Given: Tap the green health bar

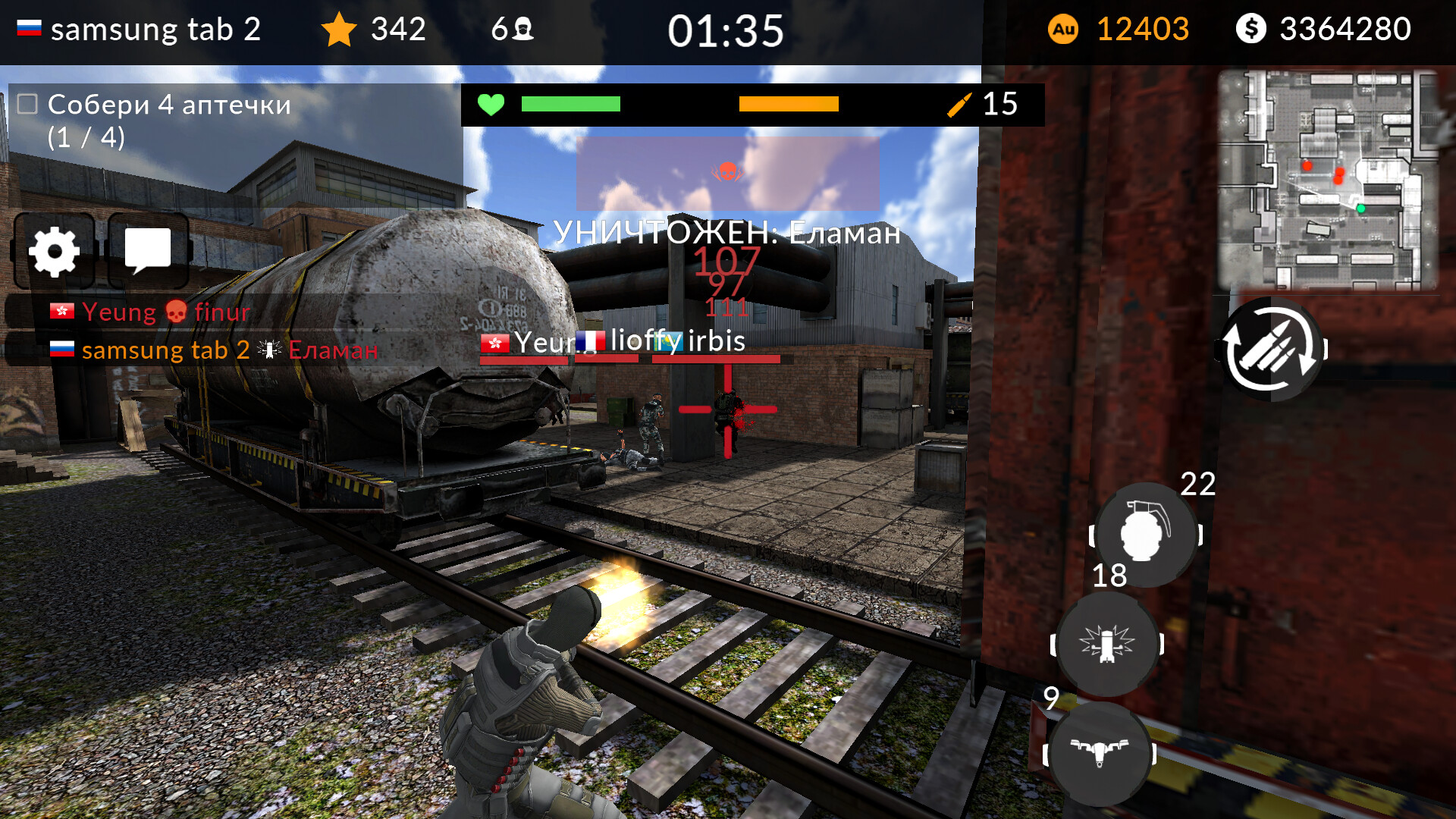Looking at the screenshot, I should pyautogui.click(x=570, y=105).
